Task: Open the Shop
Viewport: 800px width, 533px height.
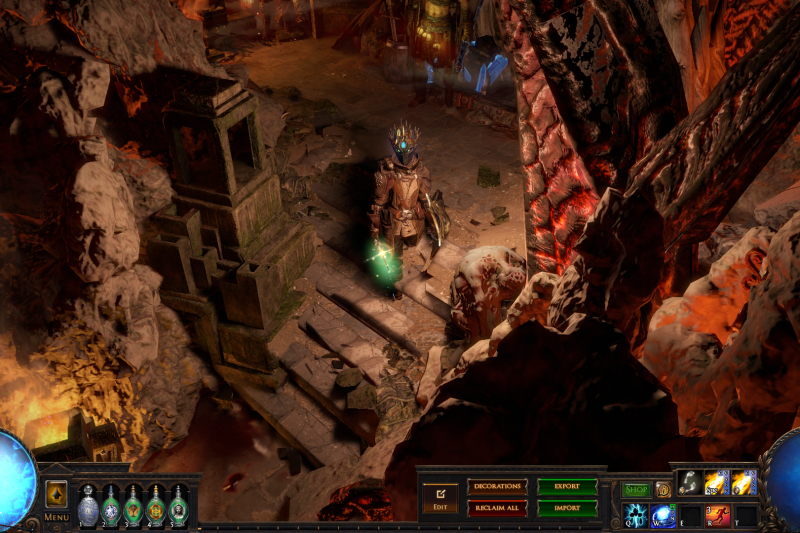Action: pos(636,490)
